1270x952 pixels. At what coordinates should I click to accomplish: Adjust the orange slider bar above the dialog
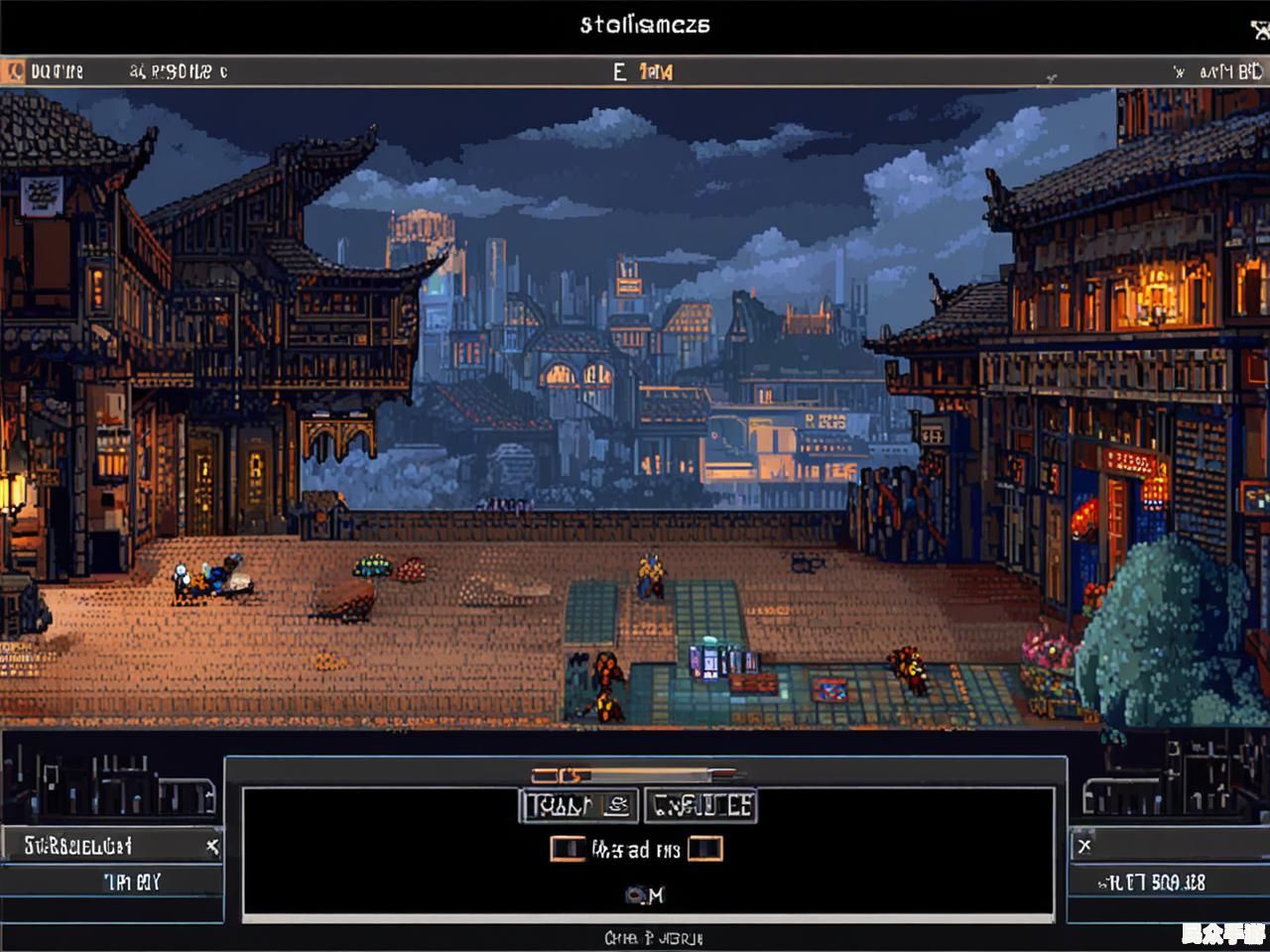coord(635,774)
